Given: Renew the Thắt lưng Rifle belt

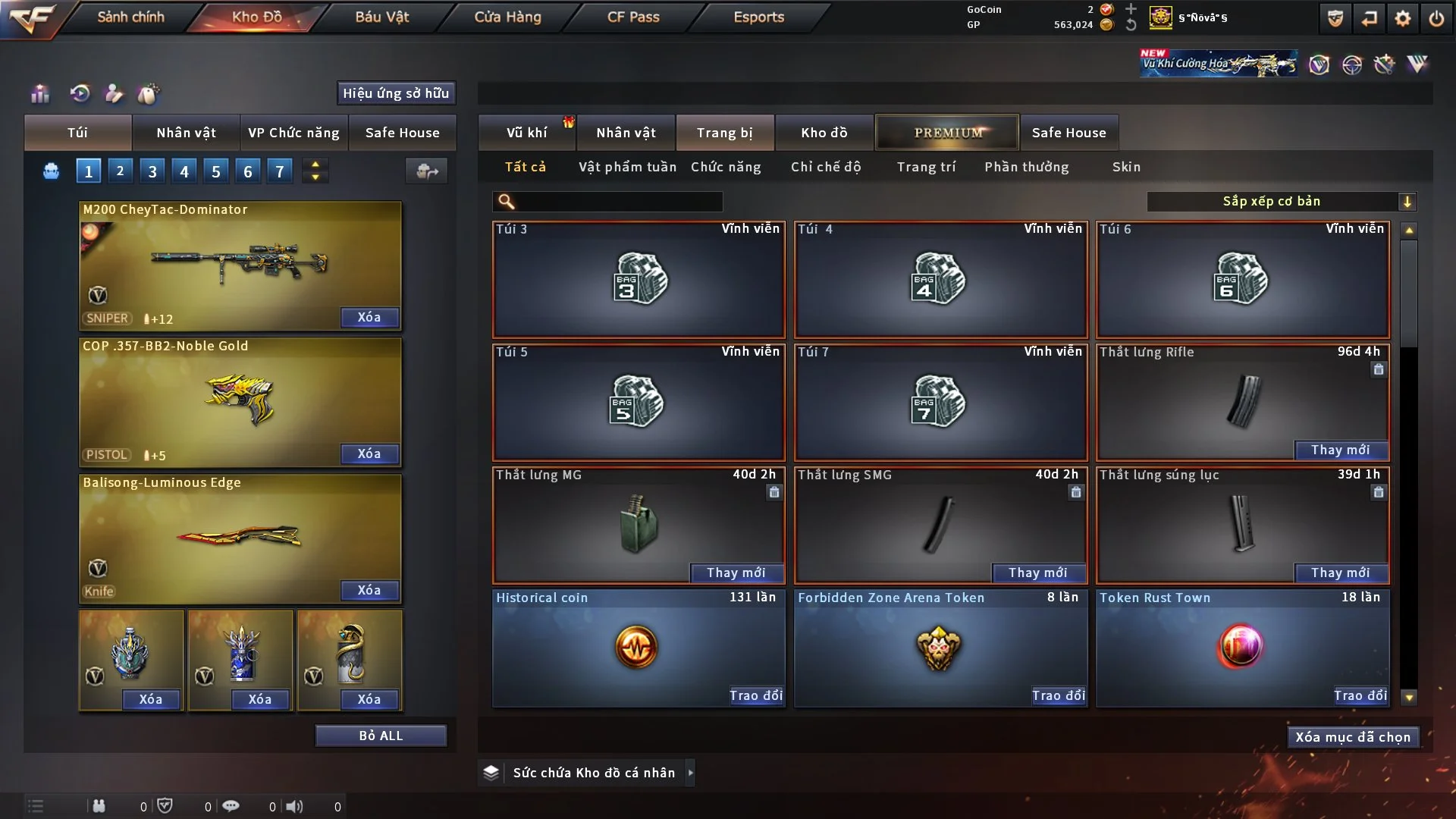Looking at the screenshot, I should click(1340, 450).
